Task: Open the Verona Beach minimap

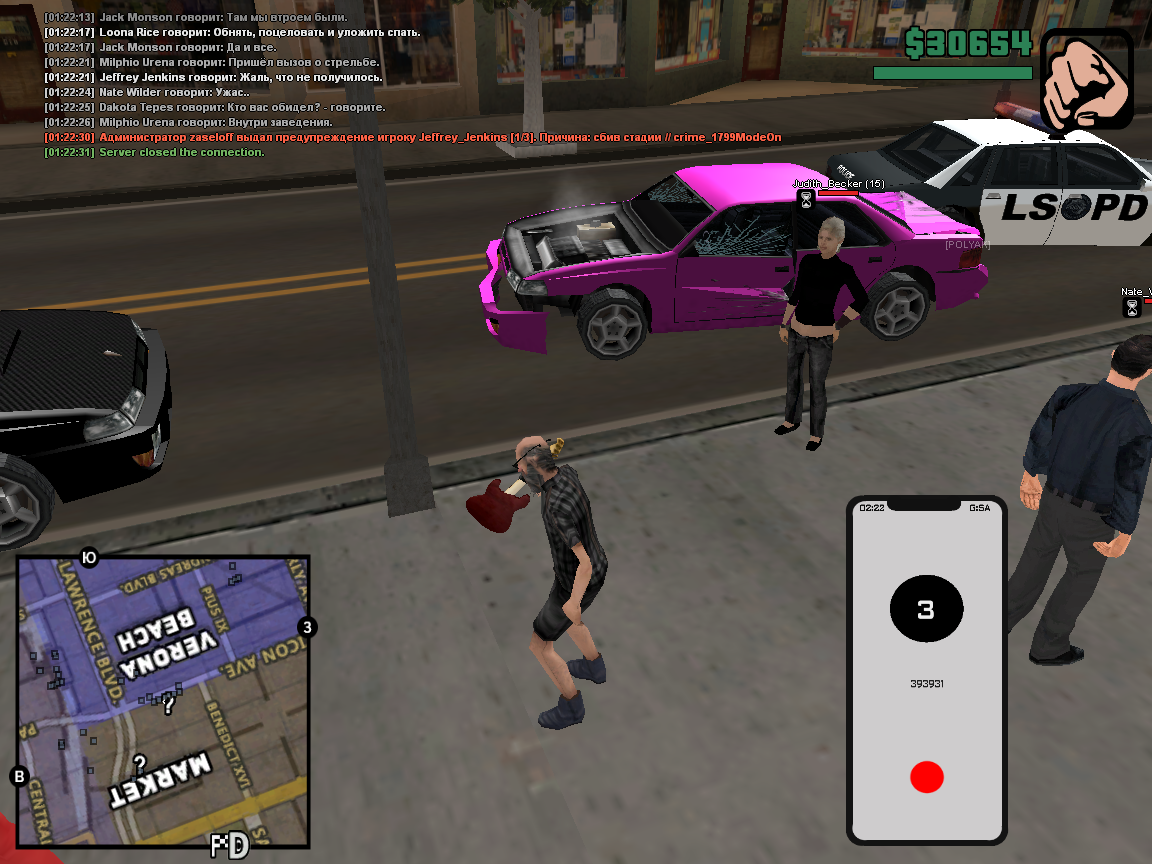Action: coord(163,701)
